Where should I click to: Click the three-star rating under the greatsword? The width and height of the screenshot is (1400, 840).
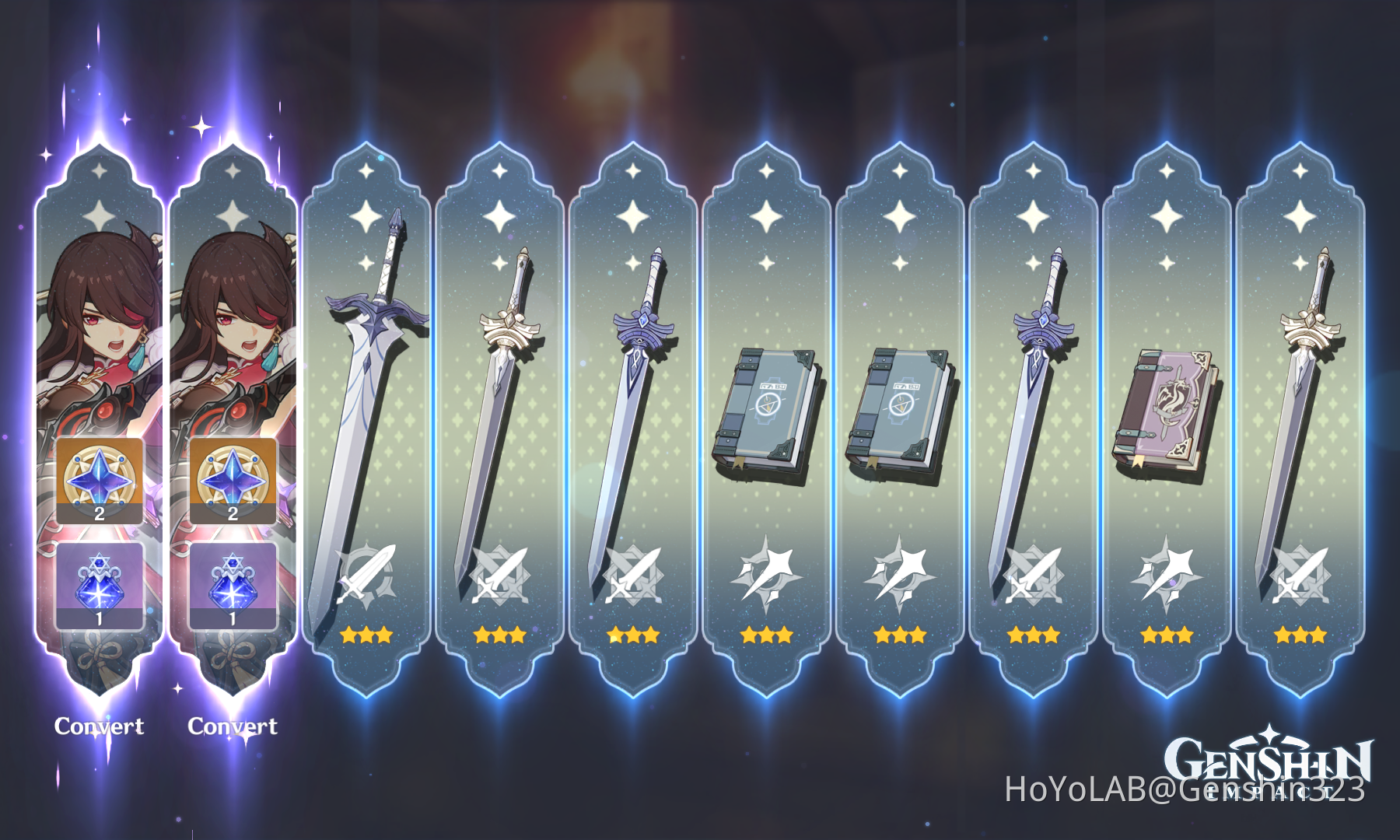pyautogui.click(x=366, y=635)
